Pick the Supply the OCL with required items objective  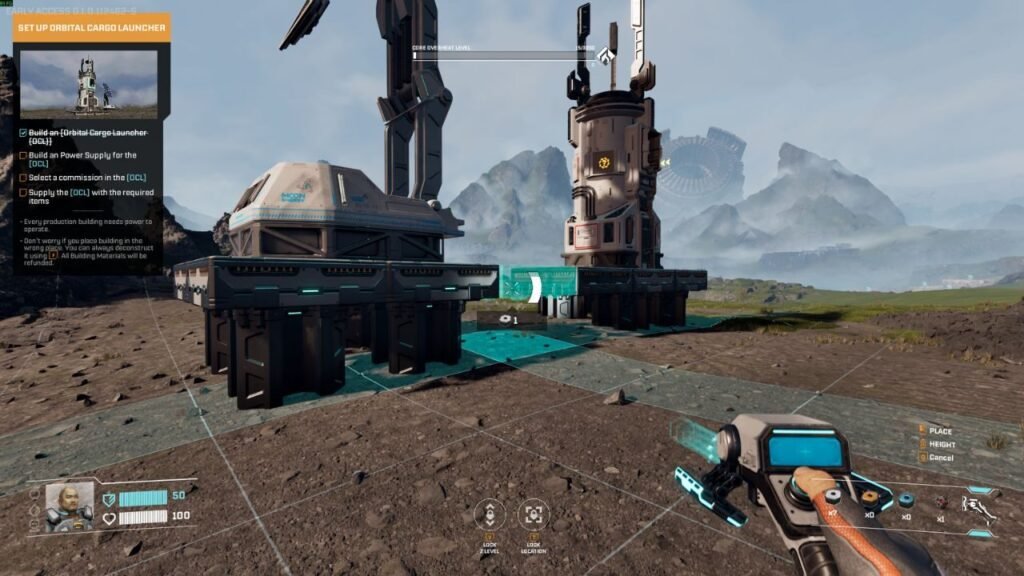[x=86, y=196]
